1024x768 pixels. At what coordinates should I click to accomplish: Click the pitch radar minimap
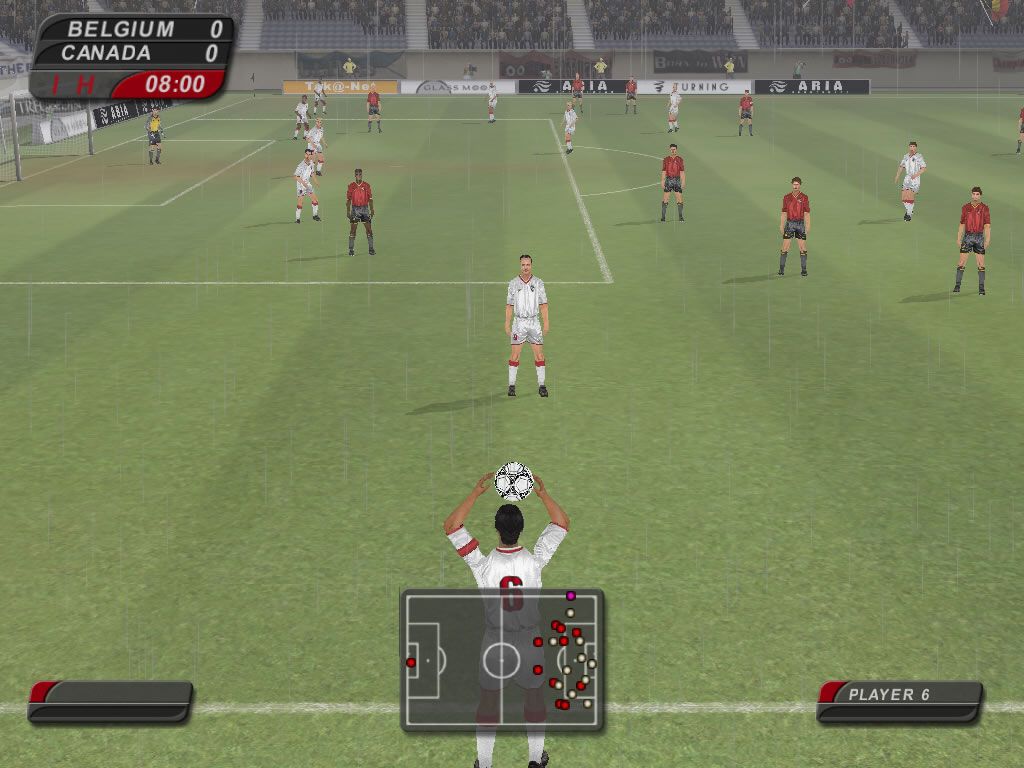point(502,659)
